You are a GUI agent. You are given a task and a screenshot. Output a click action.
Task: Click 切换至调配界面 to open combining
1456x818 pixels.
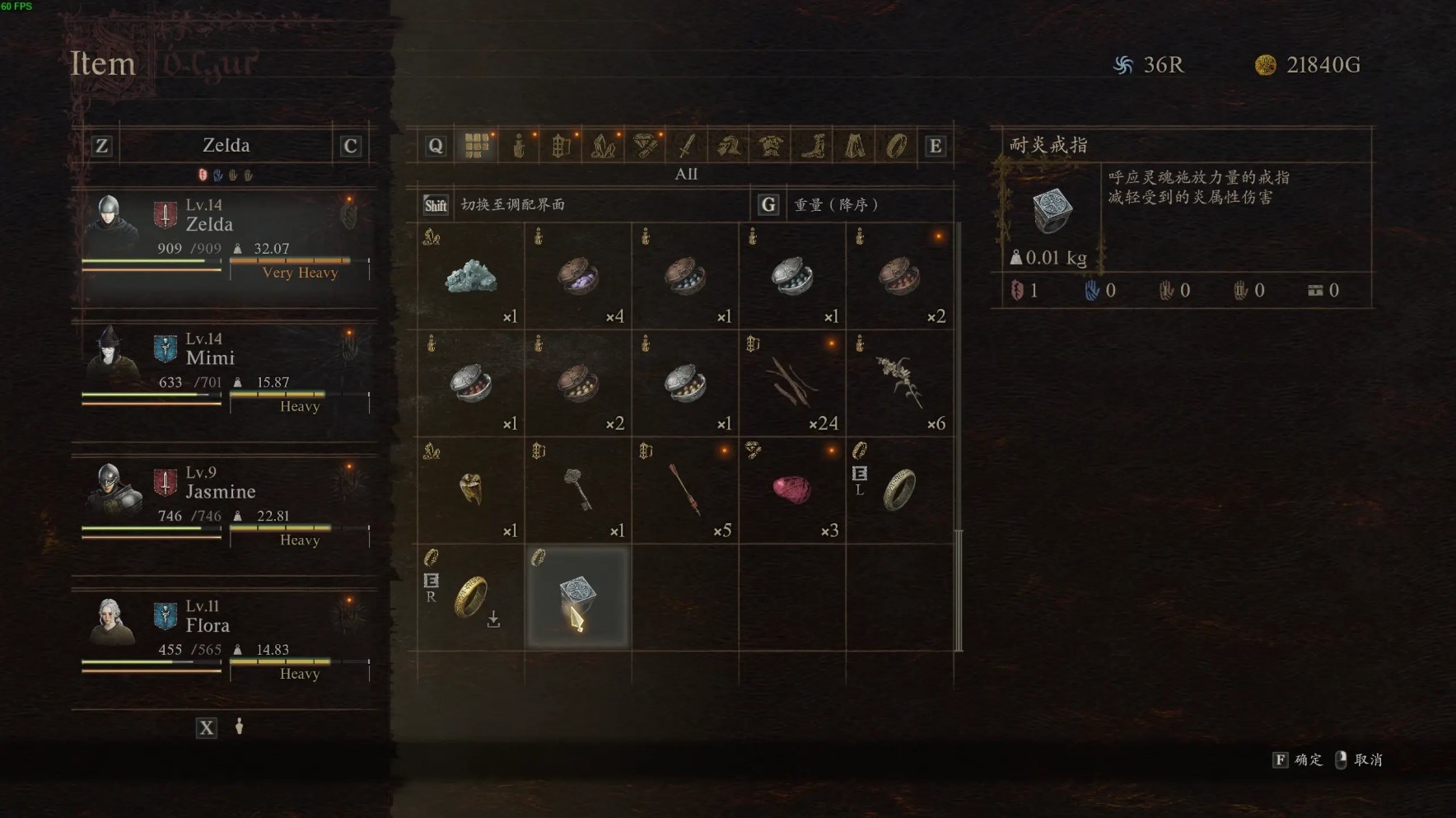512,204
